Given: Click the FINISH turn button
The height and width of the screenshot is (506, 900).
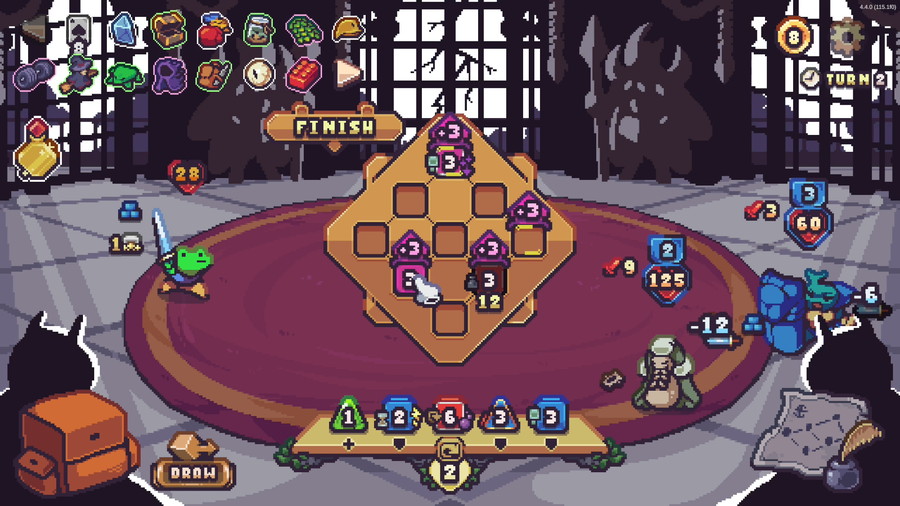Looking at the screenshot, I should (334, 127).
